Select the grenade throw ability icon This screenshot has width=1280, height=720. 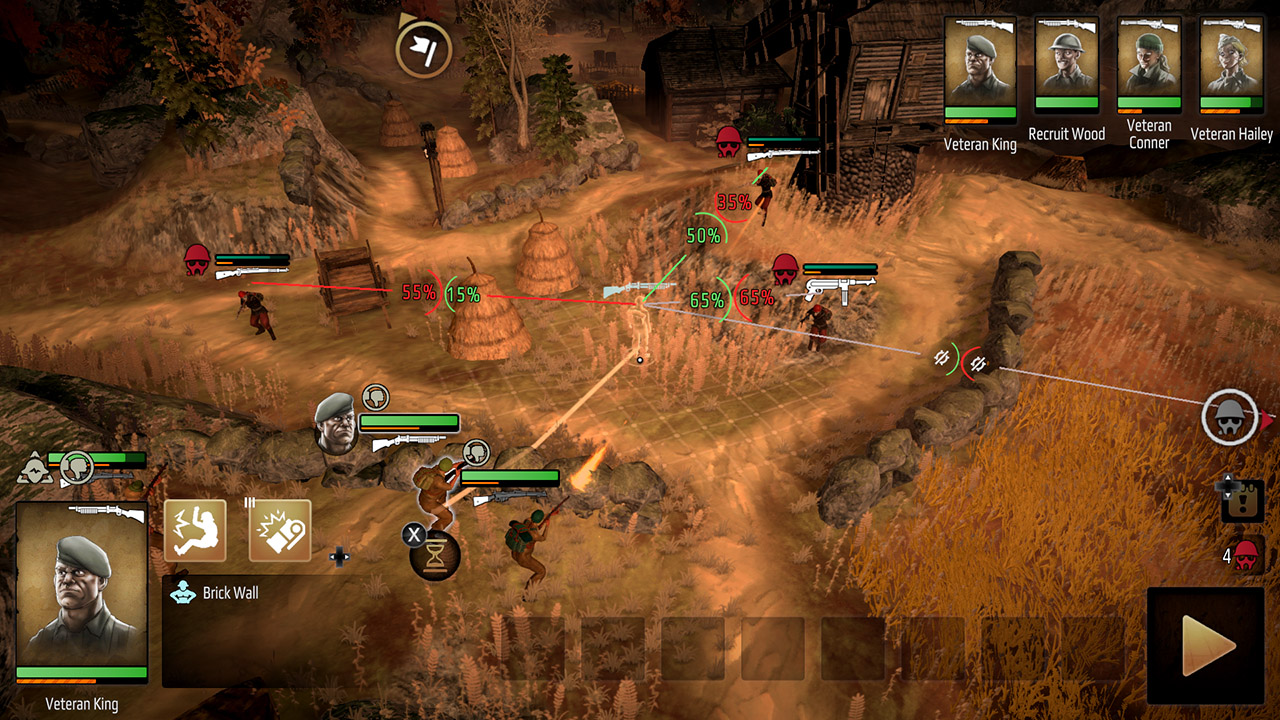(x=283, y=531)
